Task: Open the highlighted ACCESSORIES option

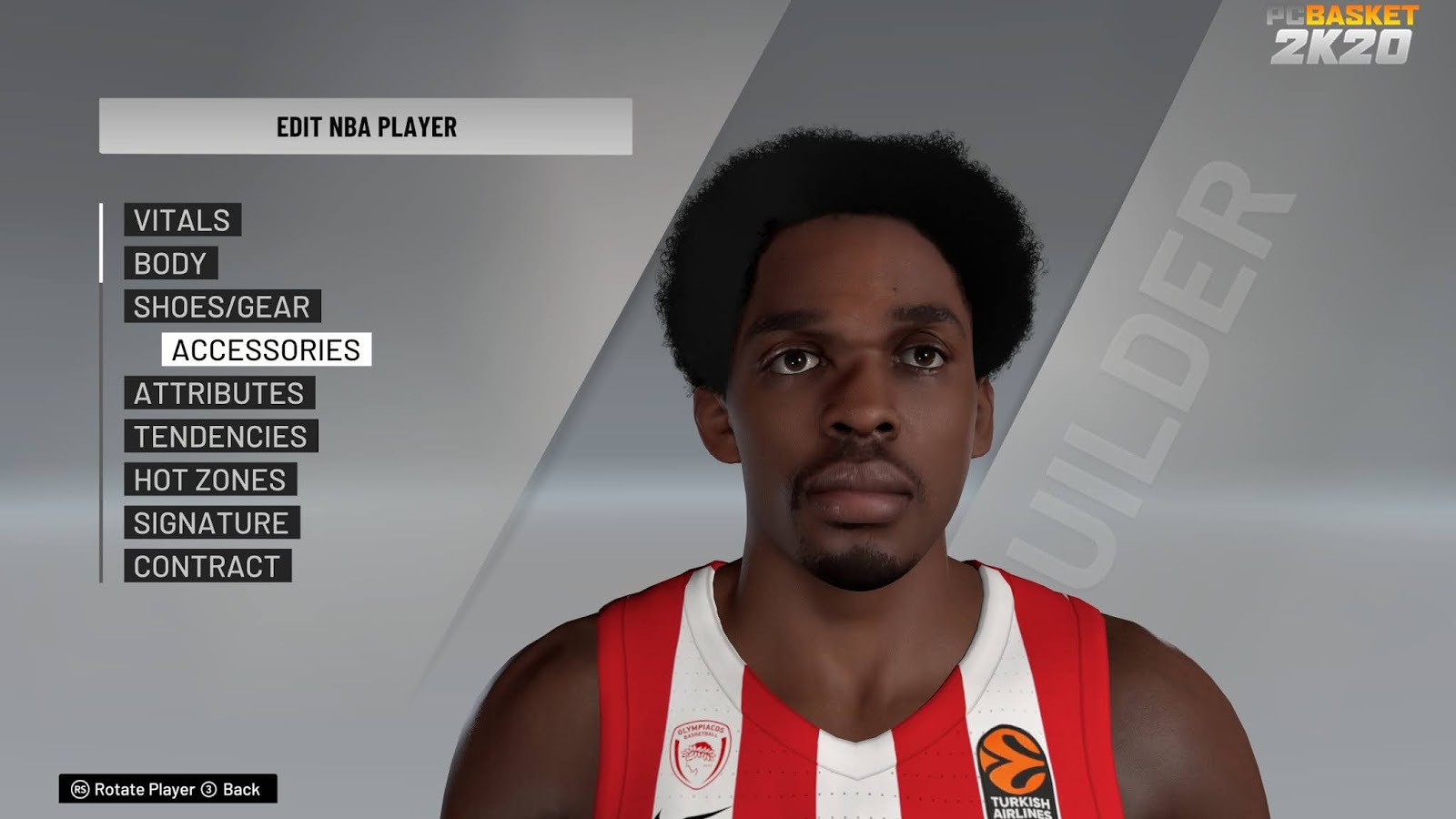Action: click(264, 349)
